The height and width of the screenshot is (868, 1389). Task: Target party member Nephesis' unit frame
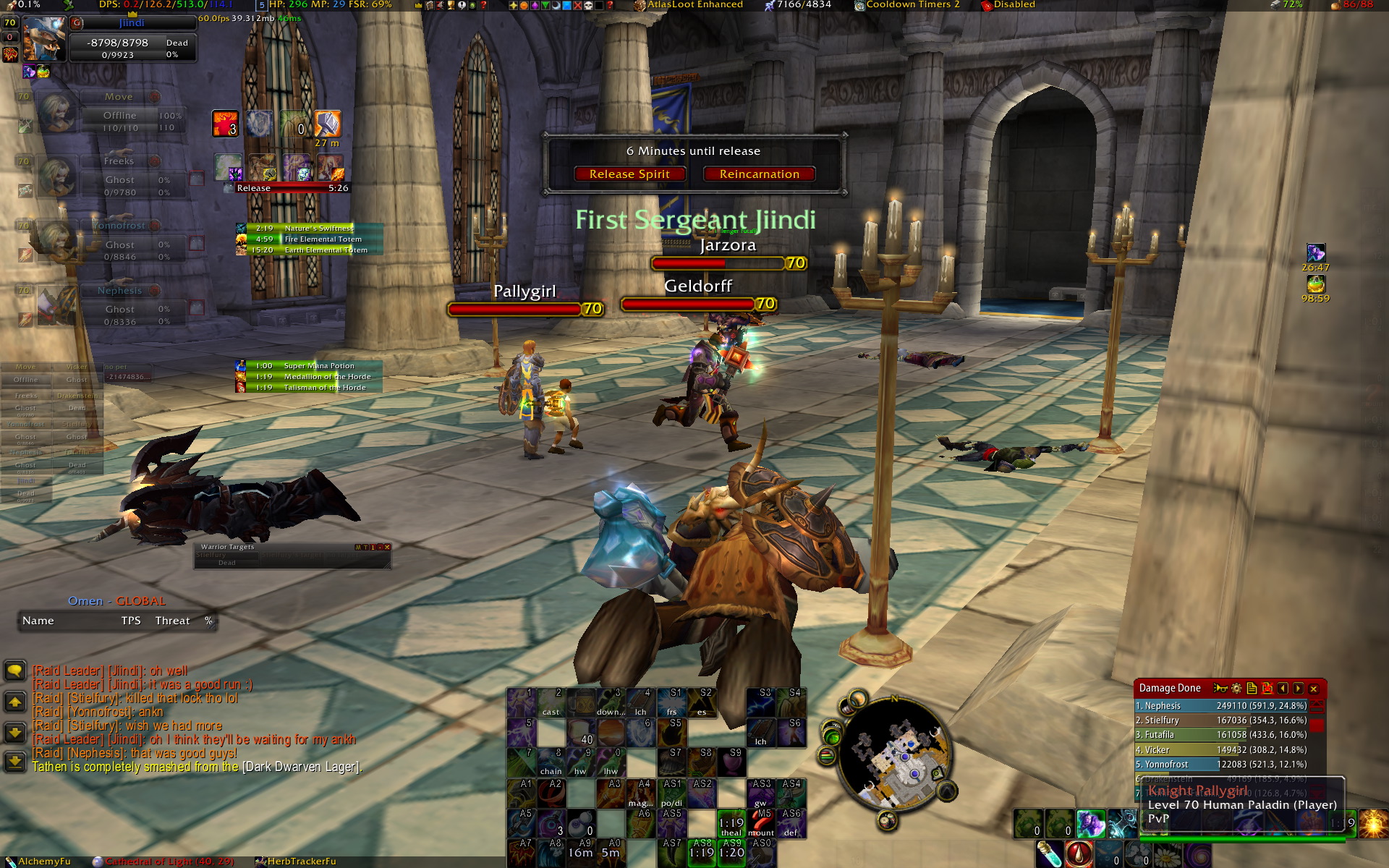pos(119,304)
